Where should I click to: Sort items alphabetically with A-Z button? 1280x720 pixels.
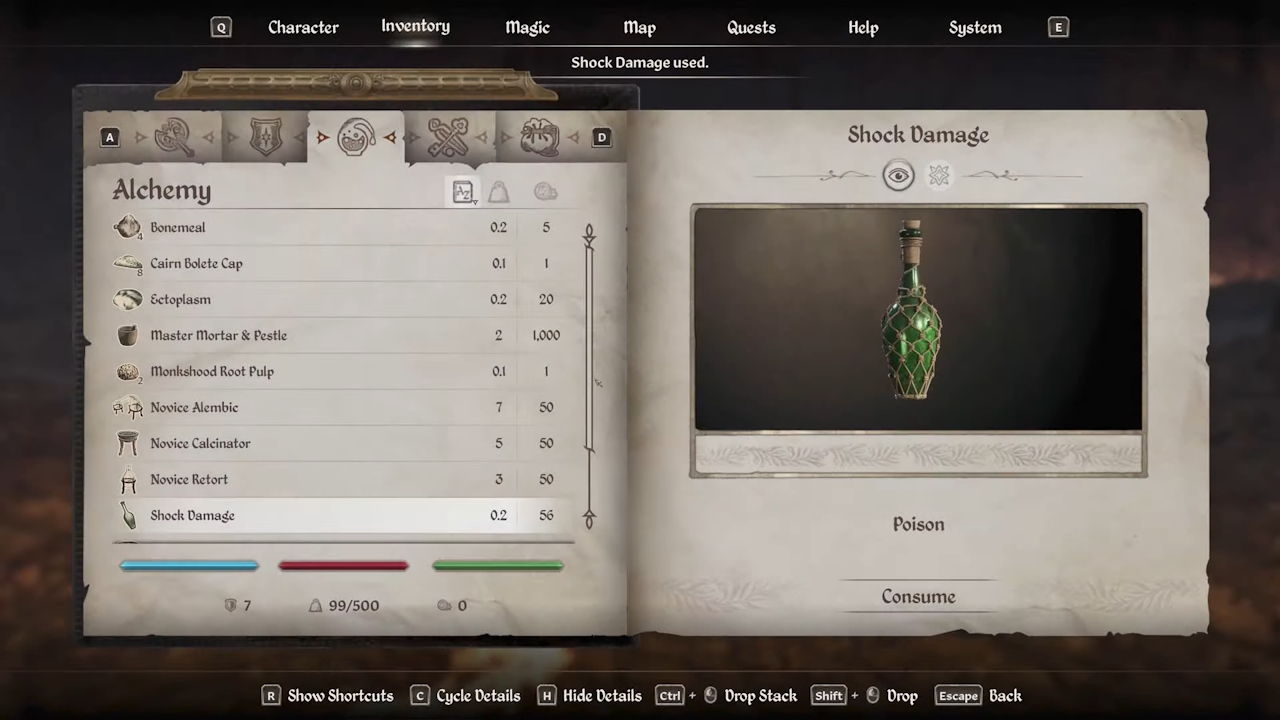tap(463, 192)
